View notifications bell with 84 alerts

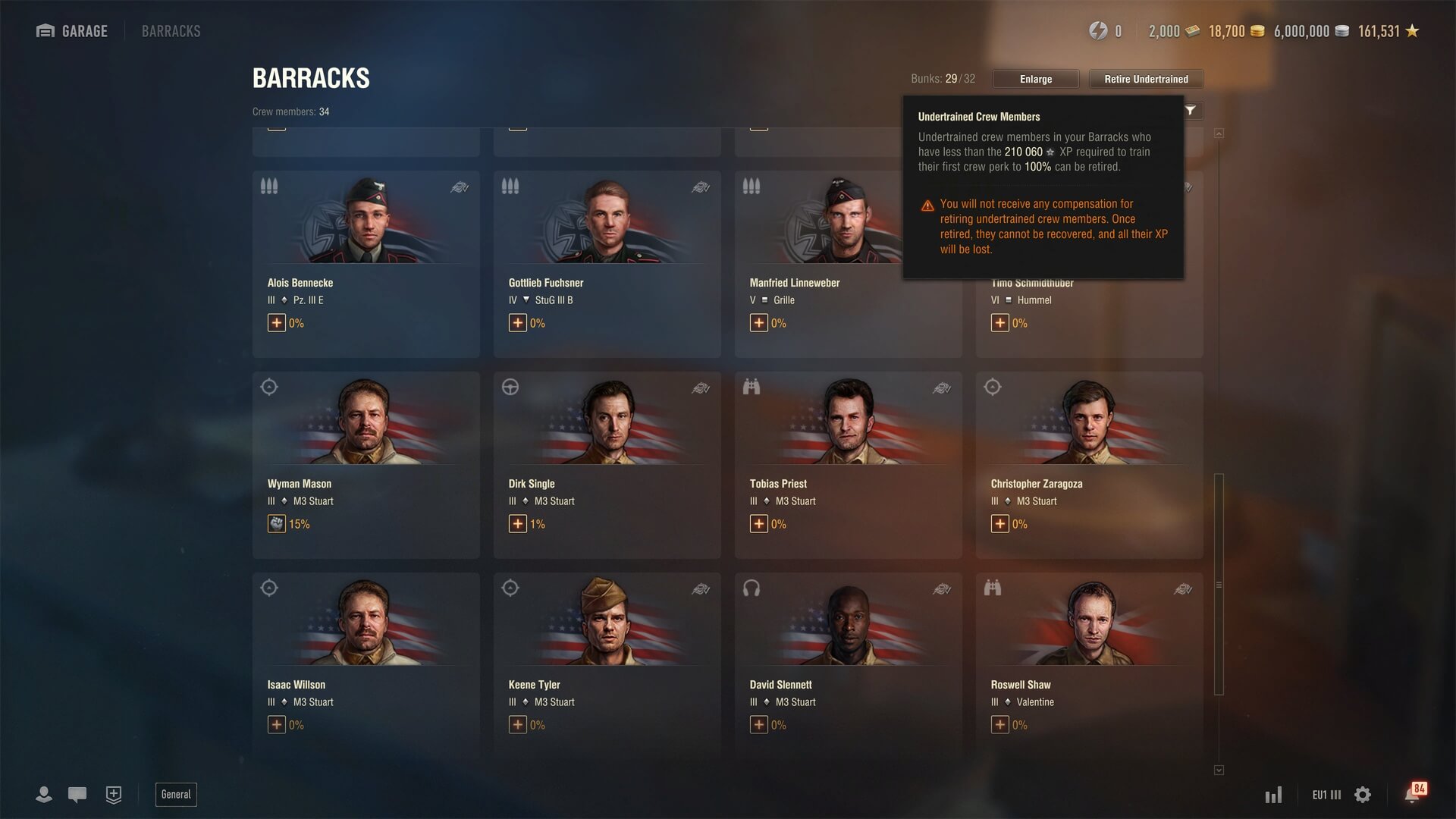(1412, 794)
